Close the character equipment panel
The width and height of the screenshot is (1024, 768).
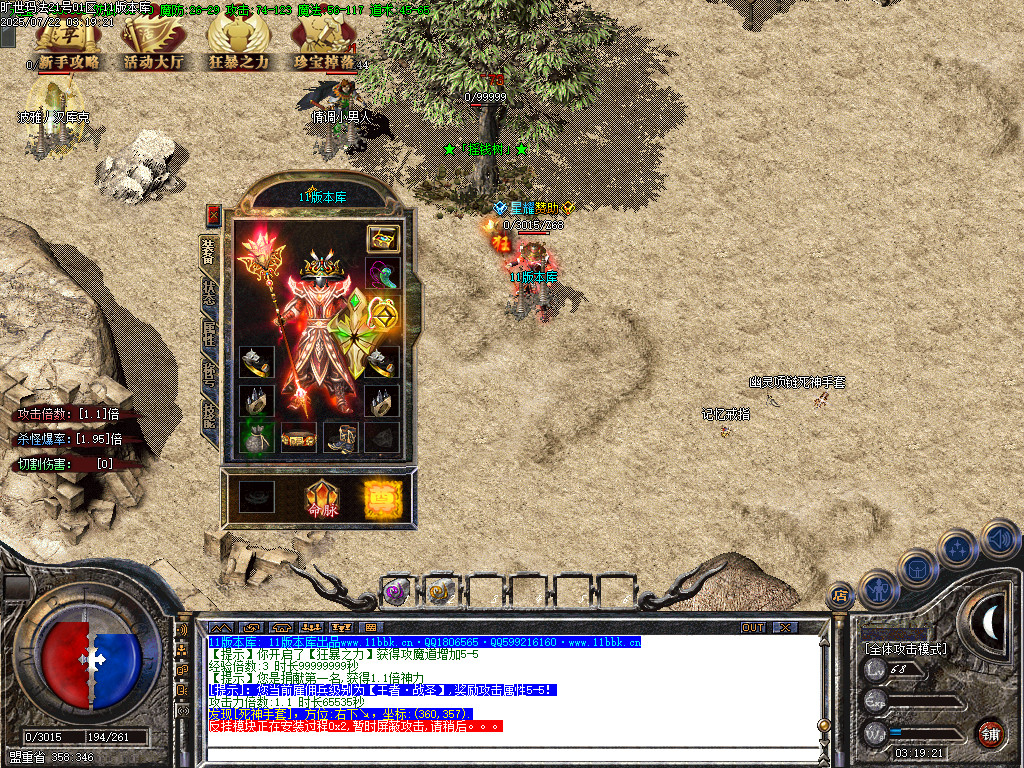(x=212, y=214)
